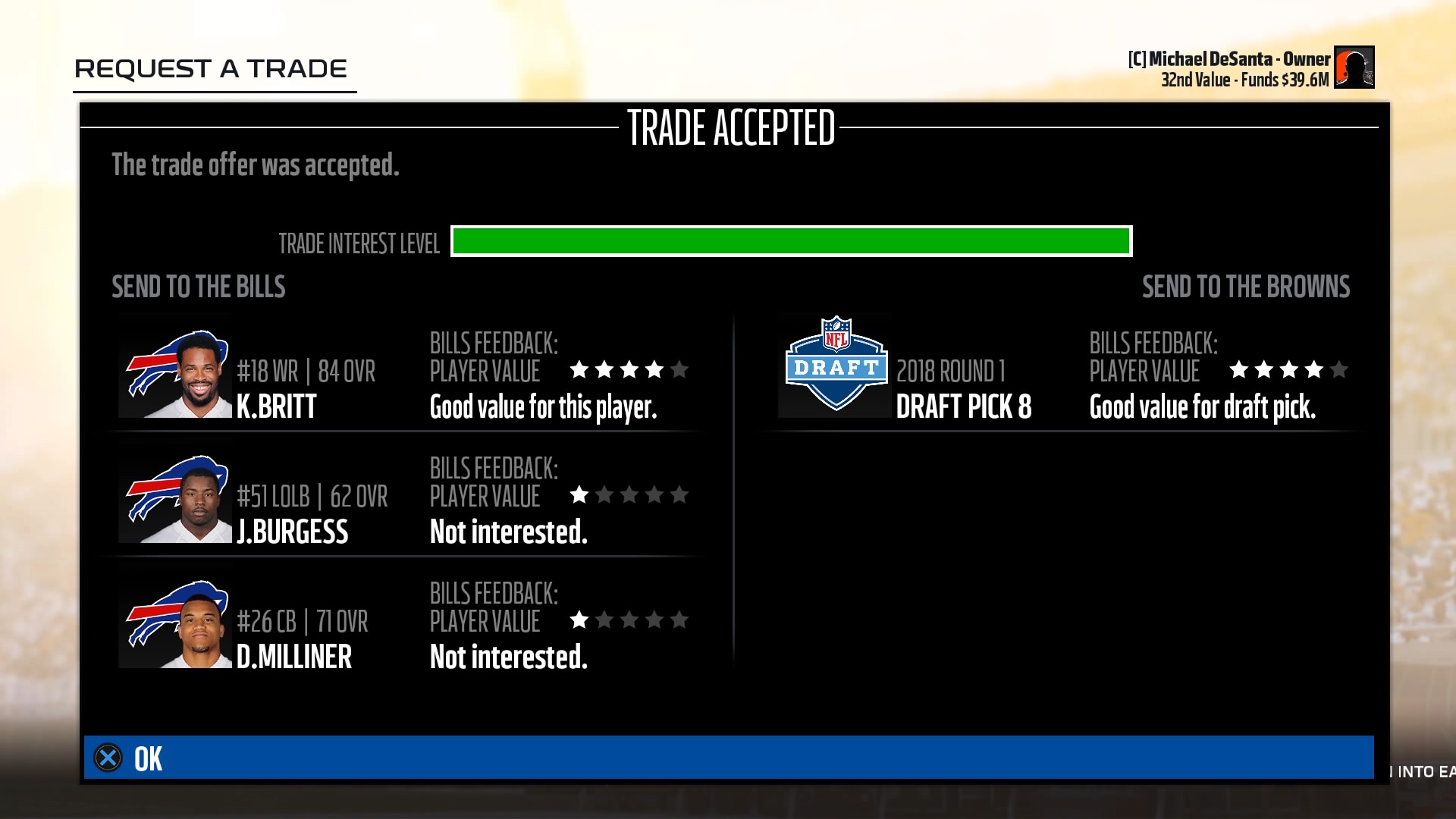The height and width of the screenshot is (819, 1456).
Task: Select the single star for J.Burgess
Action: coord(579,495)
